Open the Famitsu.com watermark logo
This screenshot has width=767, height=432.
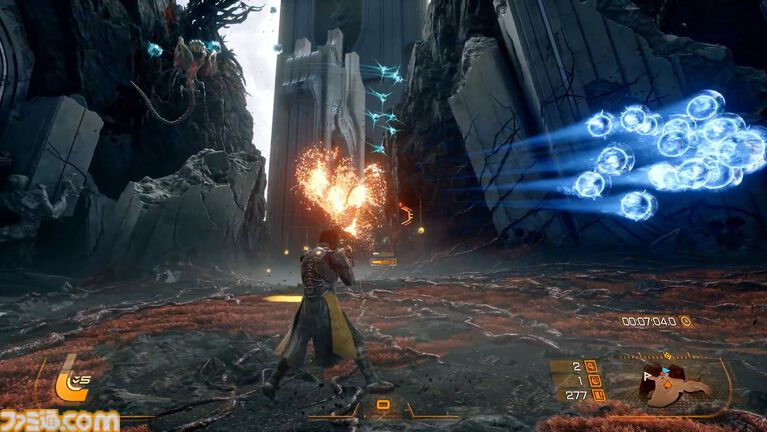point(60,420)
